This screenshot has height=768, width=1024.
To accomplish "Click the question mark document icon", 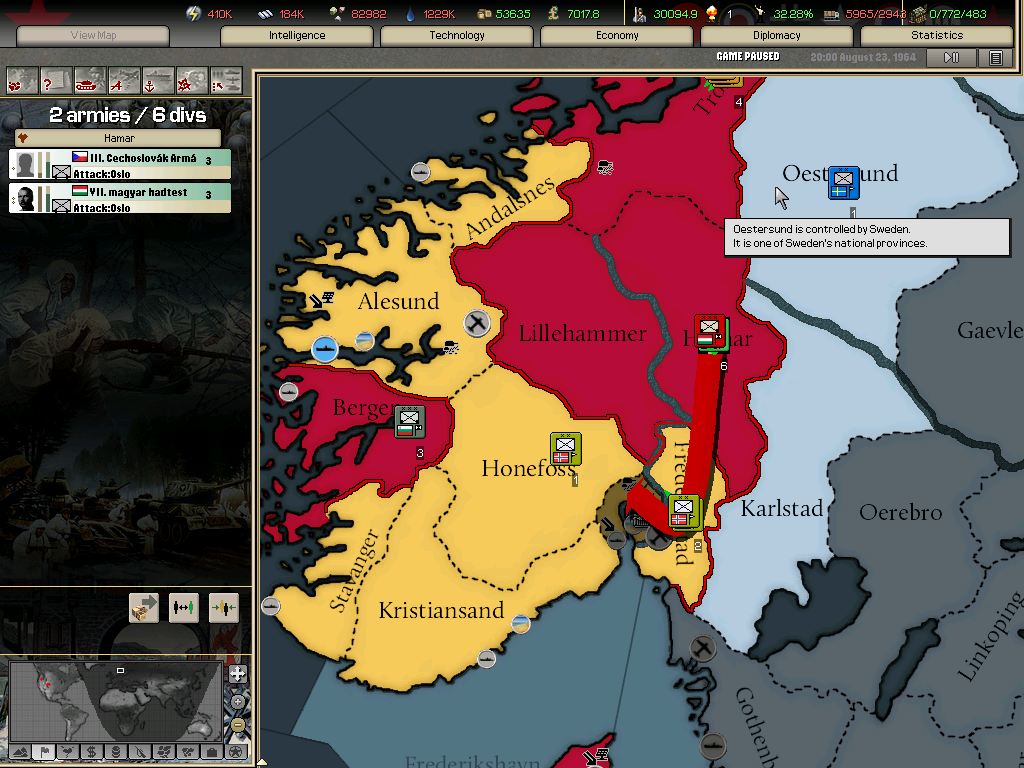I will [56, 79].
